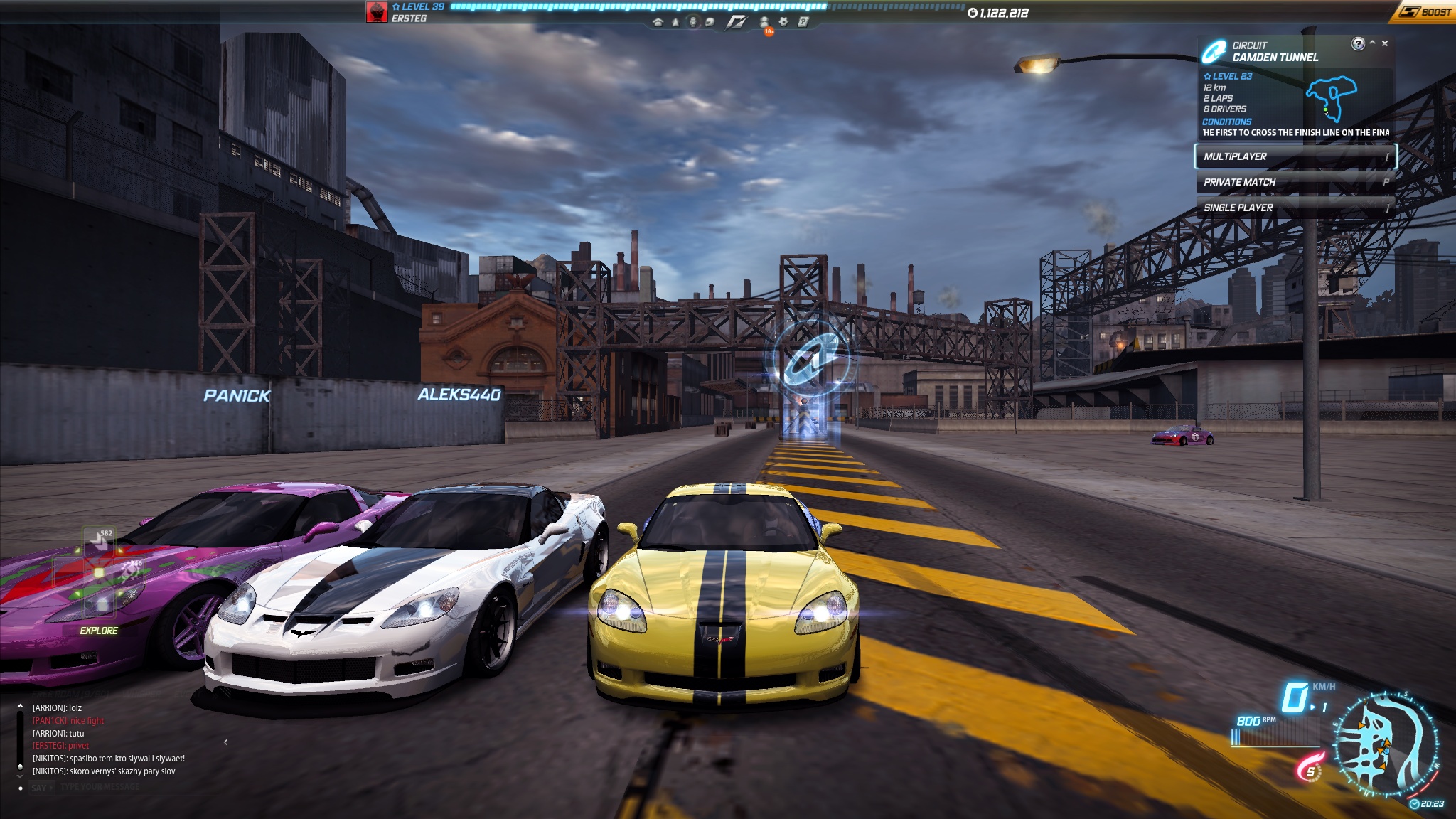
Task: Open the friends list person icon
Action: tap(764, 22)
